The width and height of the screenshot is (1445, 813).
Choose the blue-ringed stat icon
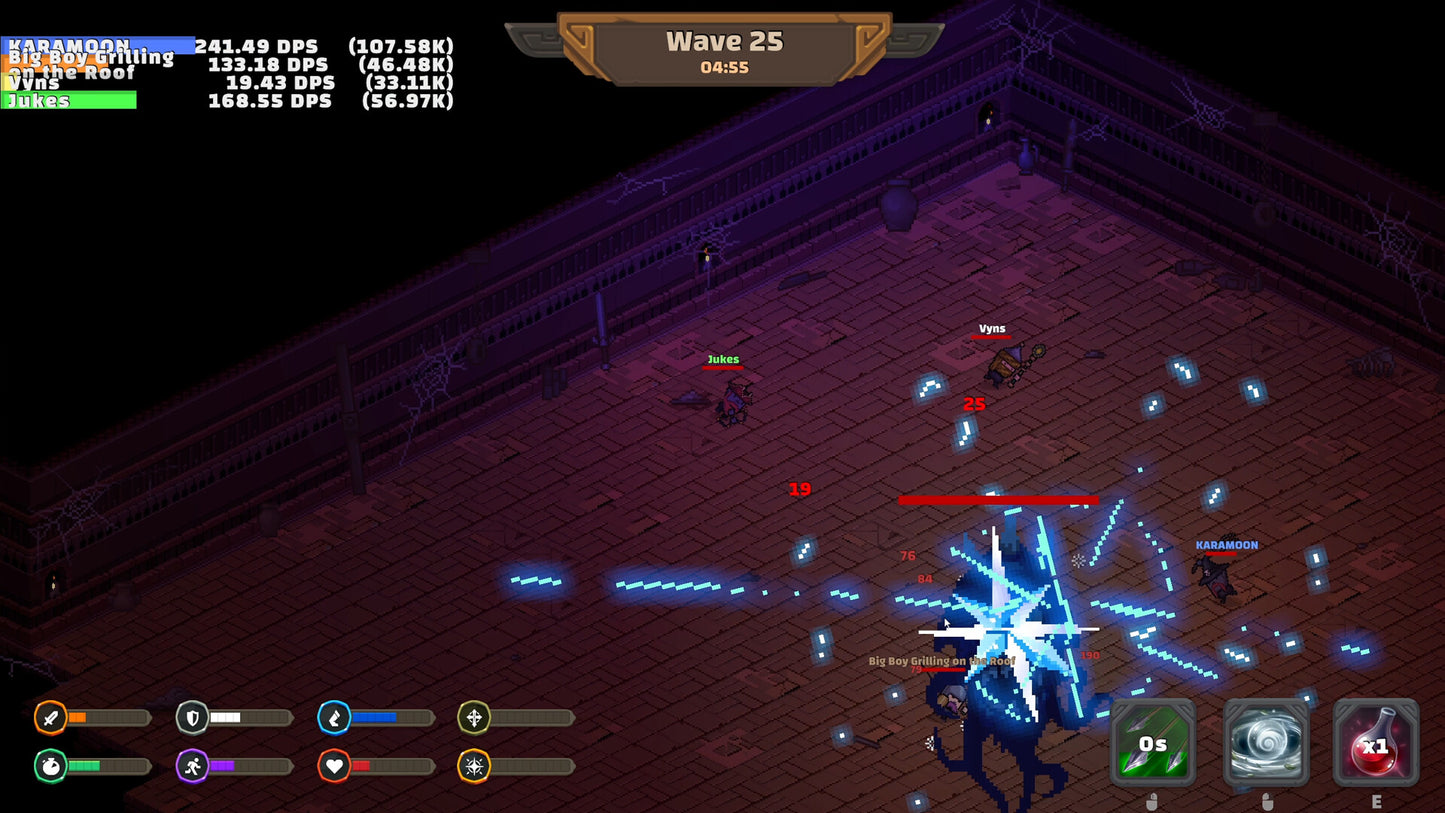(334, 717)
